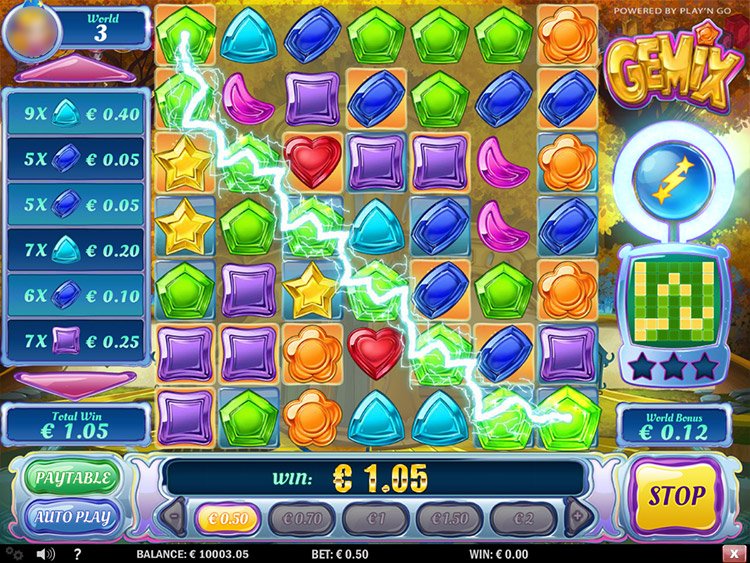Image resolution: width=750 pixels, height=563 pixels.
Task: Activate Auto Play
Action: point(73,516)
